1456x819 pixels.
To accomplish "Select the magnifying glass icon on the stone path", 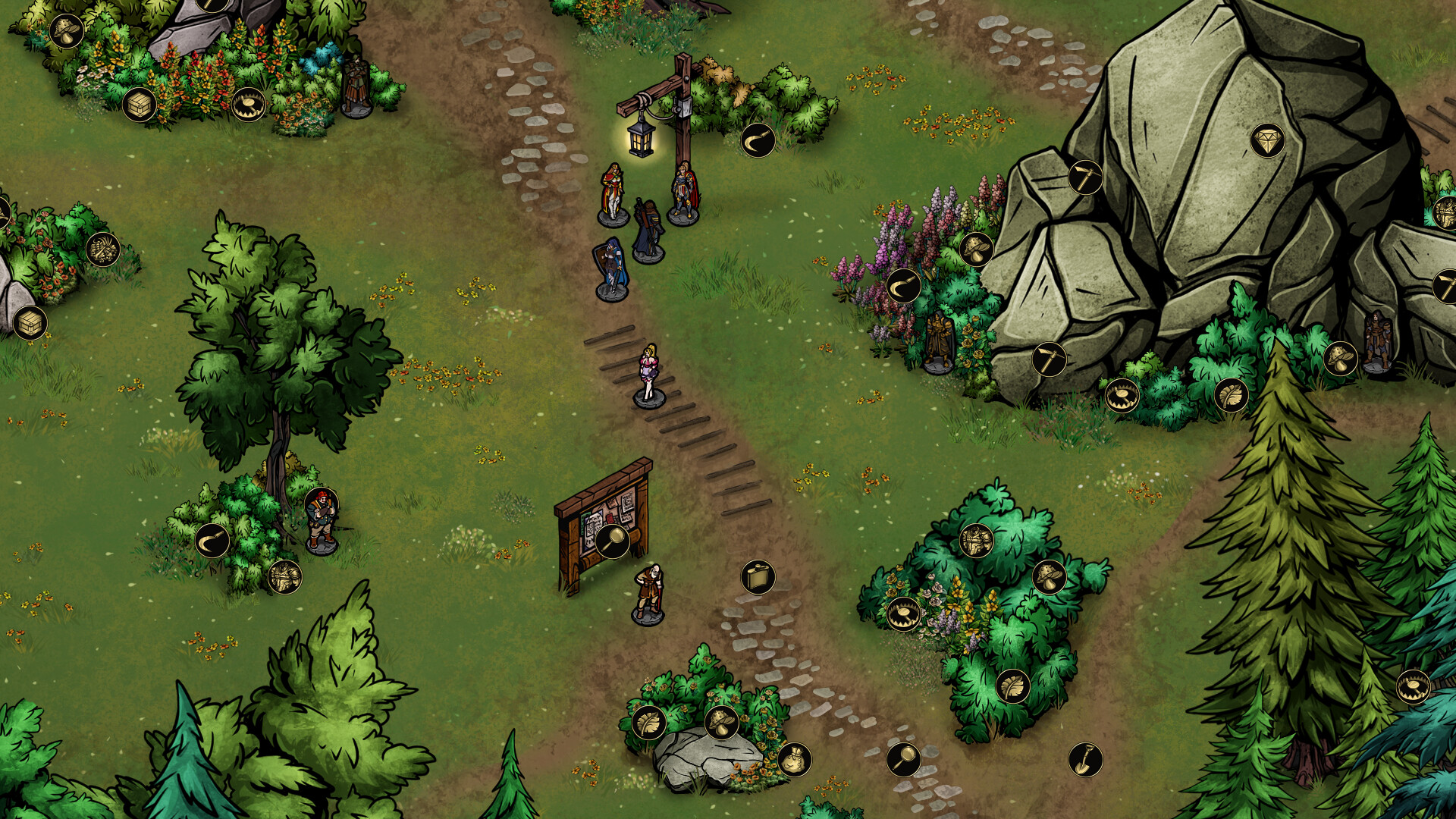I will [x=904, y=760].
